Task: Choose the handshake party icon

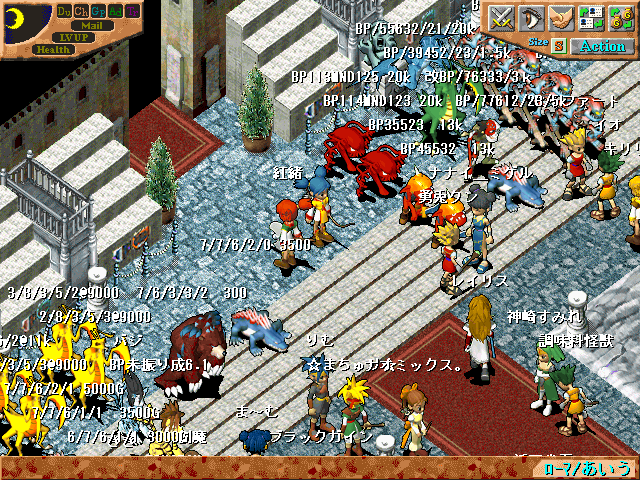Action: 560,18
